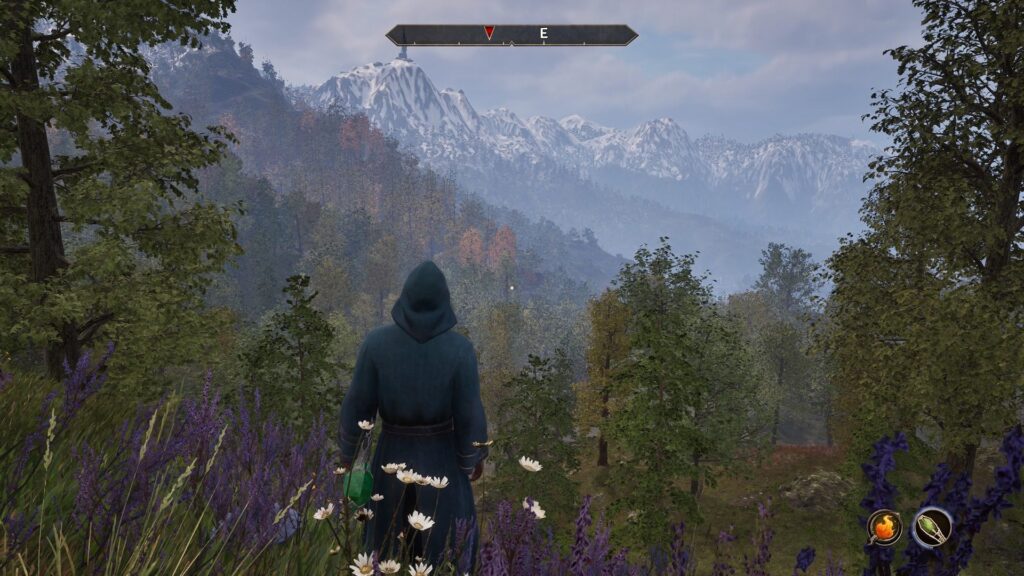Activate the fire spell icon
Screen dimensions: 1024x576
[884, 527]
